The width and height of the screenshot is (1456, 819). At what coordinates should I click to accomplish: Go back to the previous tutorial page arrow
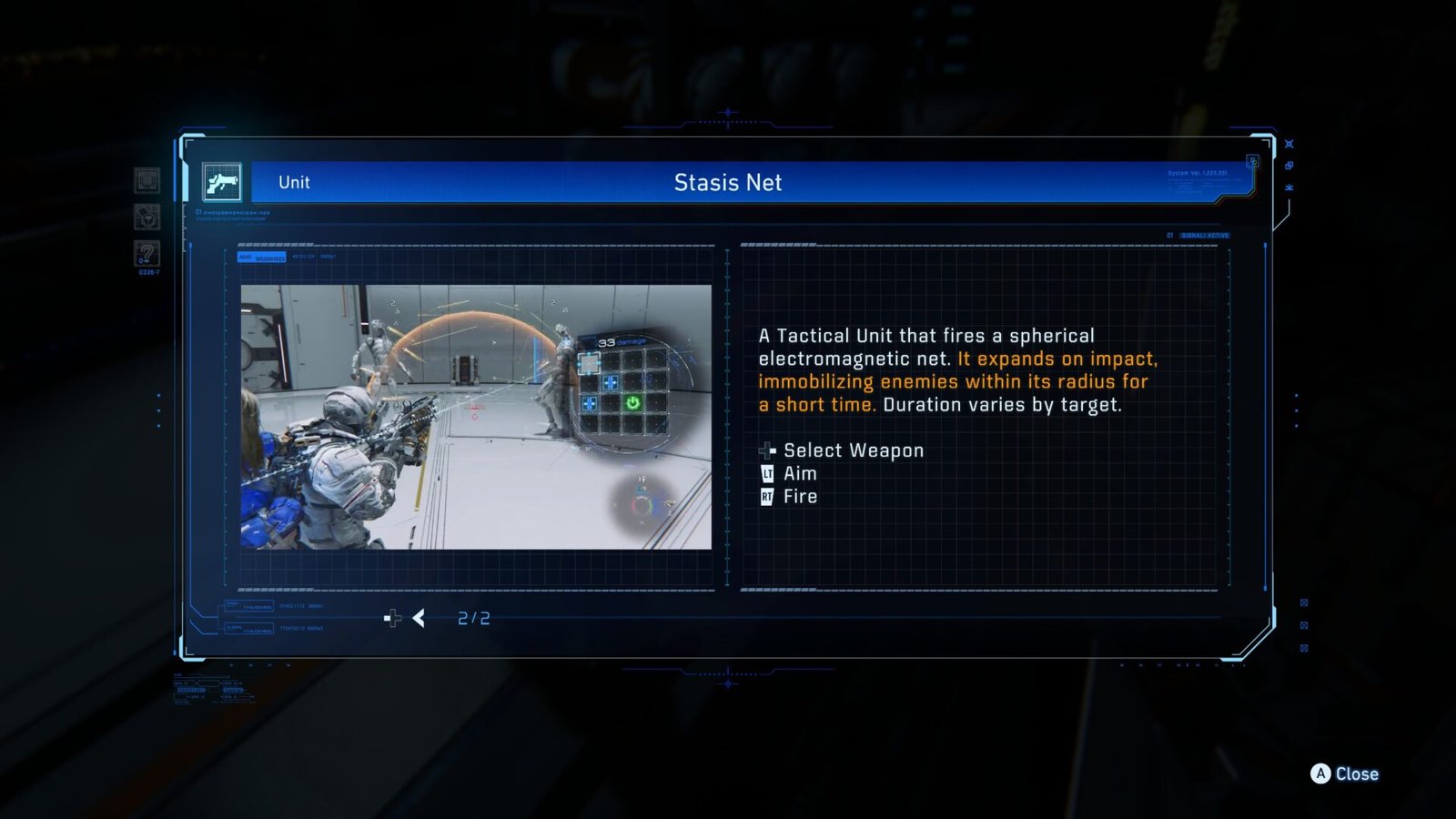419,619
